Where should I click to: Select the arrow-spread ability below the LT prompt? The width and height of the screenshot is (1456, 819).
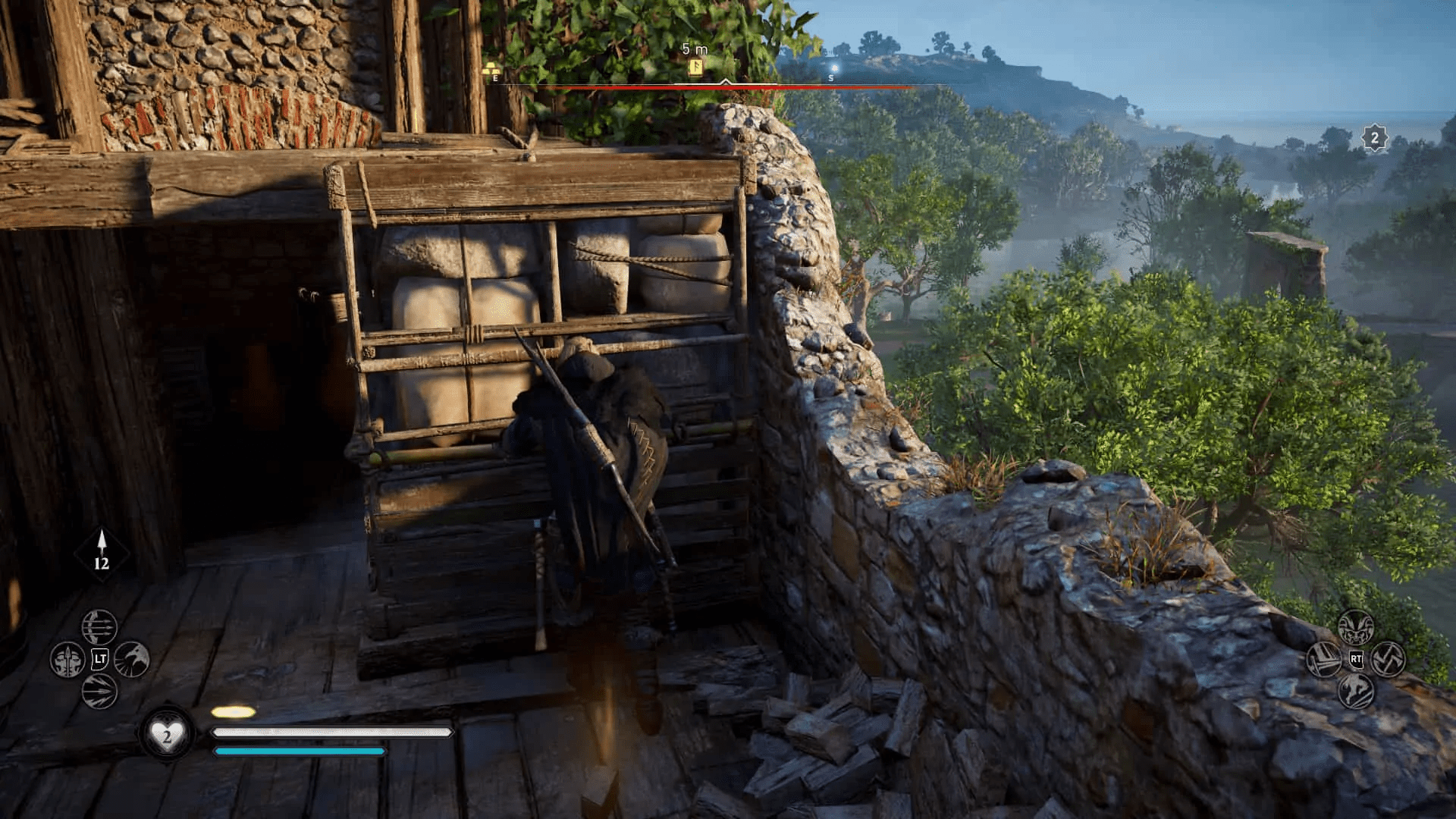[99, 692]
